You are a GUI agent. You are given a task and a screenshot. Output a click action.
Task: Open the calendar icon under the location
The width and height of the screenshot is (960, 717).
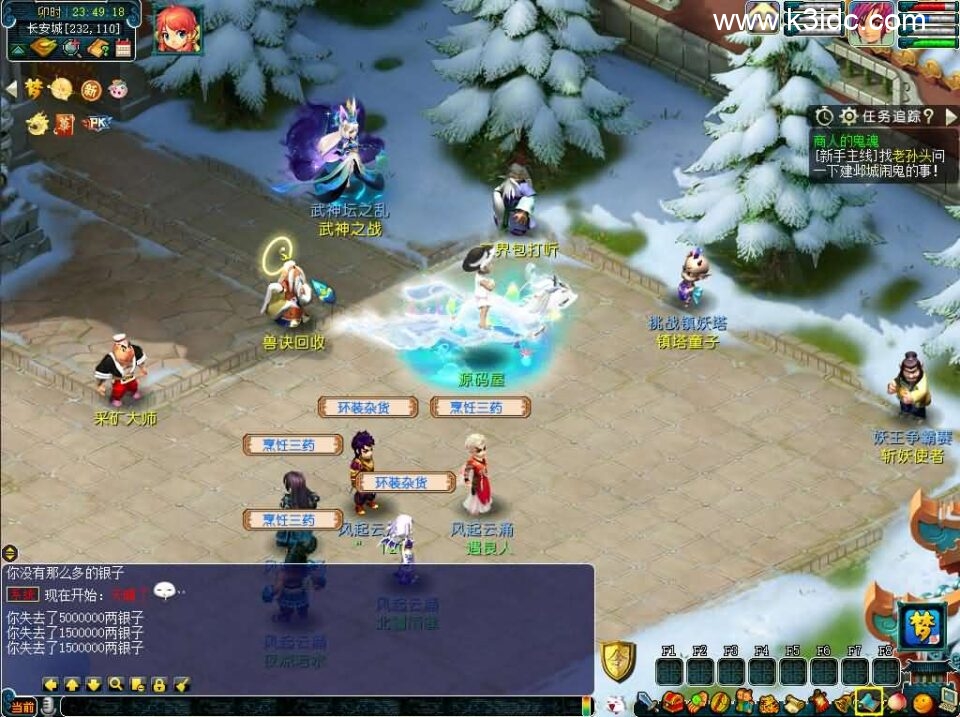click(x=123, y=47)
